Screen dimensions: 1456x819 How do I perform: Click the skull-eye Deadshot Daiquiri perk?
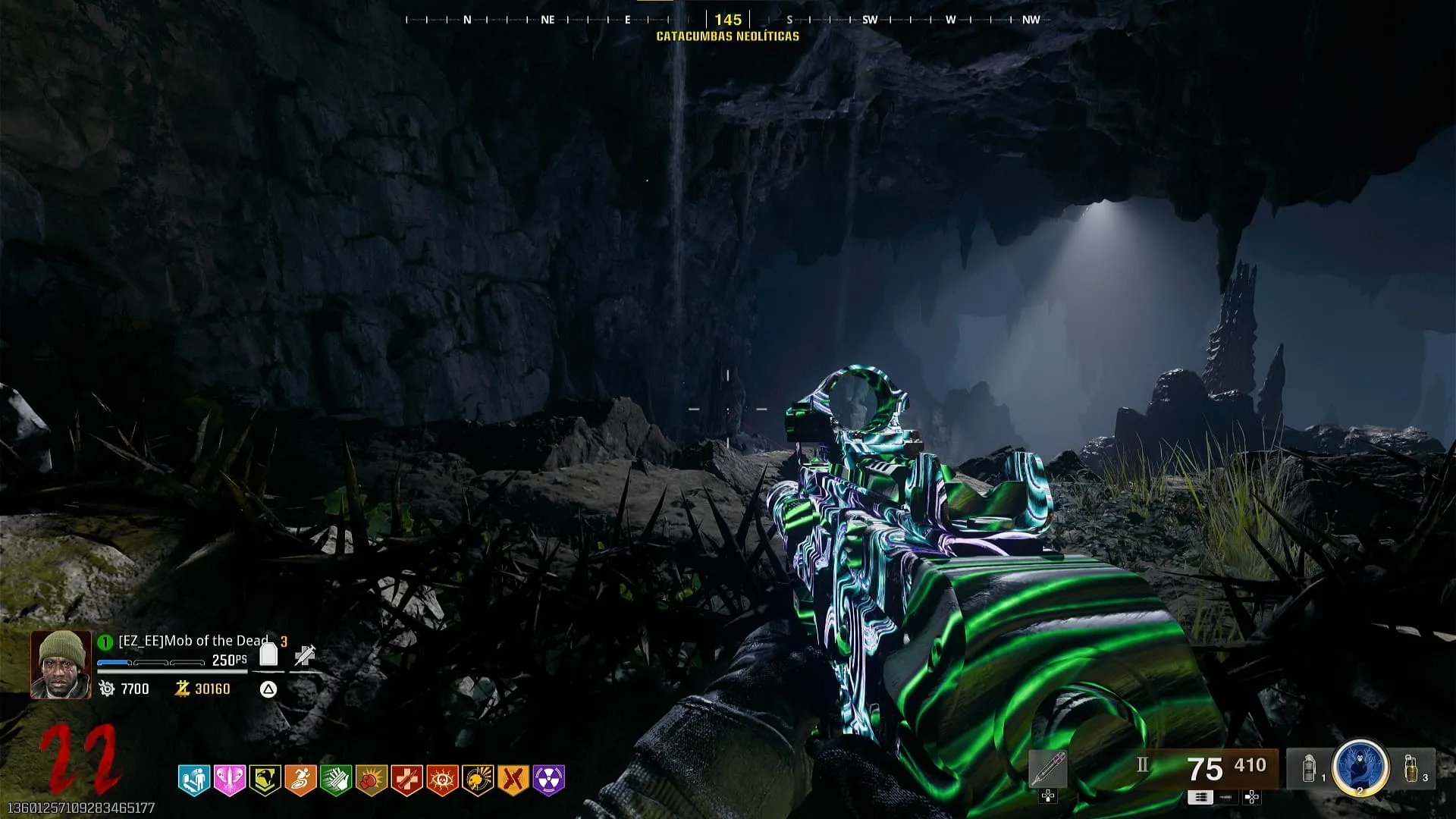442,780
